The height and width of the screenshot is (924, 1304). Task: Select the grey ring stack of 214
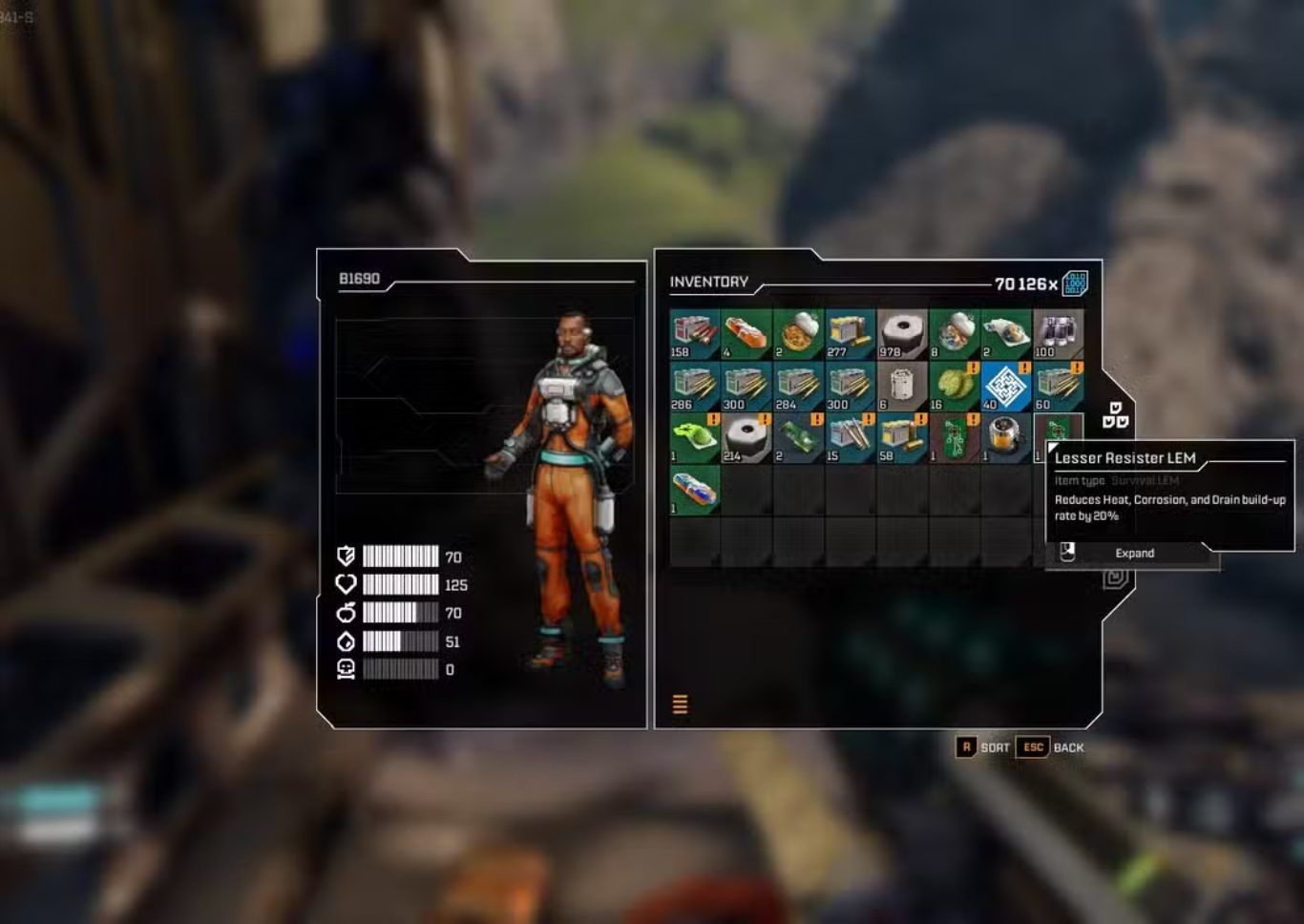point(746,438)
